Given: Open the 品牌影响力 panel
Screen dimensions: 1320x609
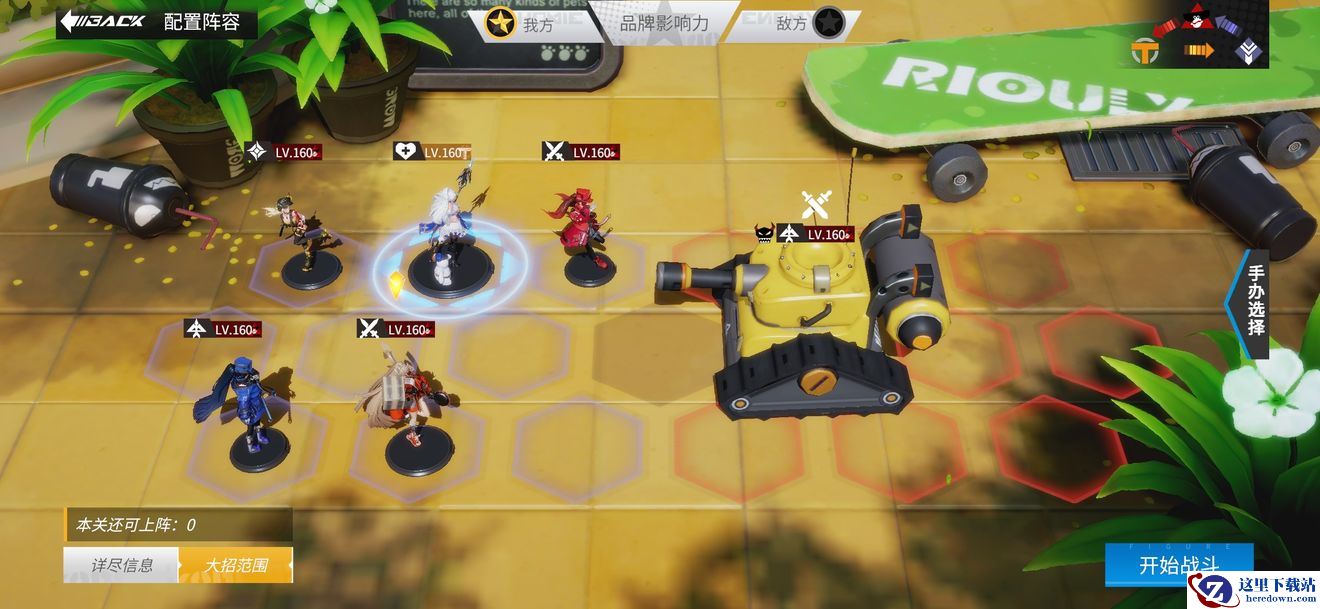Looking at the screenshot, I should pyautogui.click(x=664, y=23).
